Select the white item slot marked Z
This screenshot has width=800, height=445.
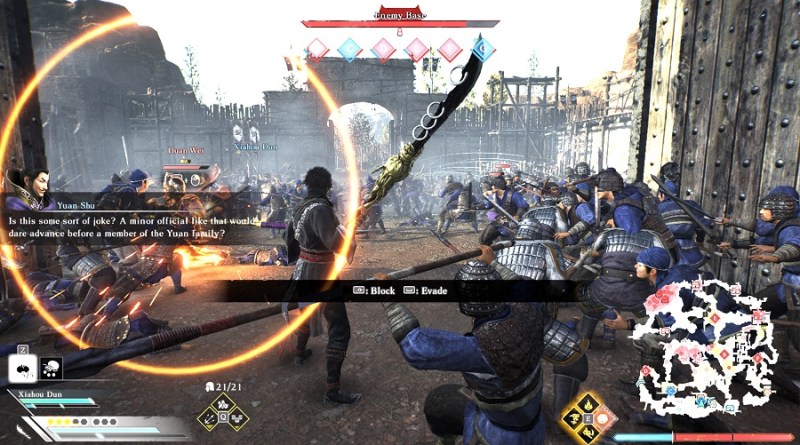20,369
